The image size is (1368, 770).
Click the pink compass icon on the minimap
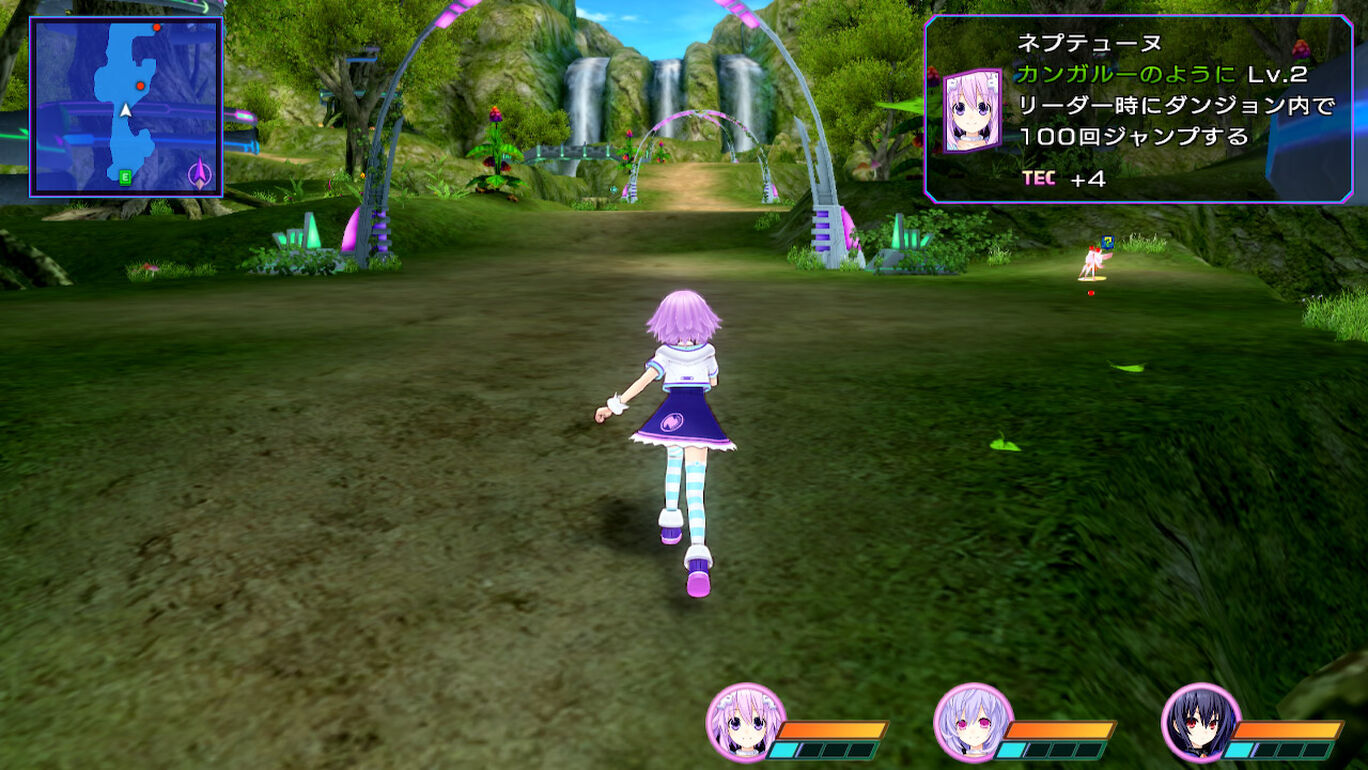(x=201, y=176)
